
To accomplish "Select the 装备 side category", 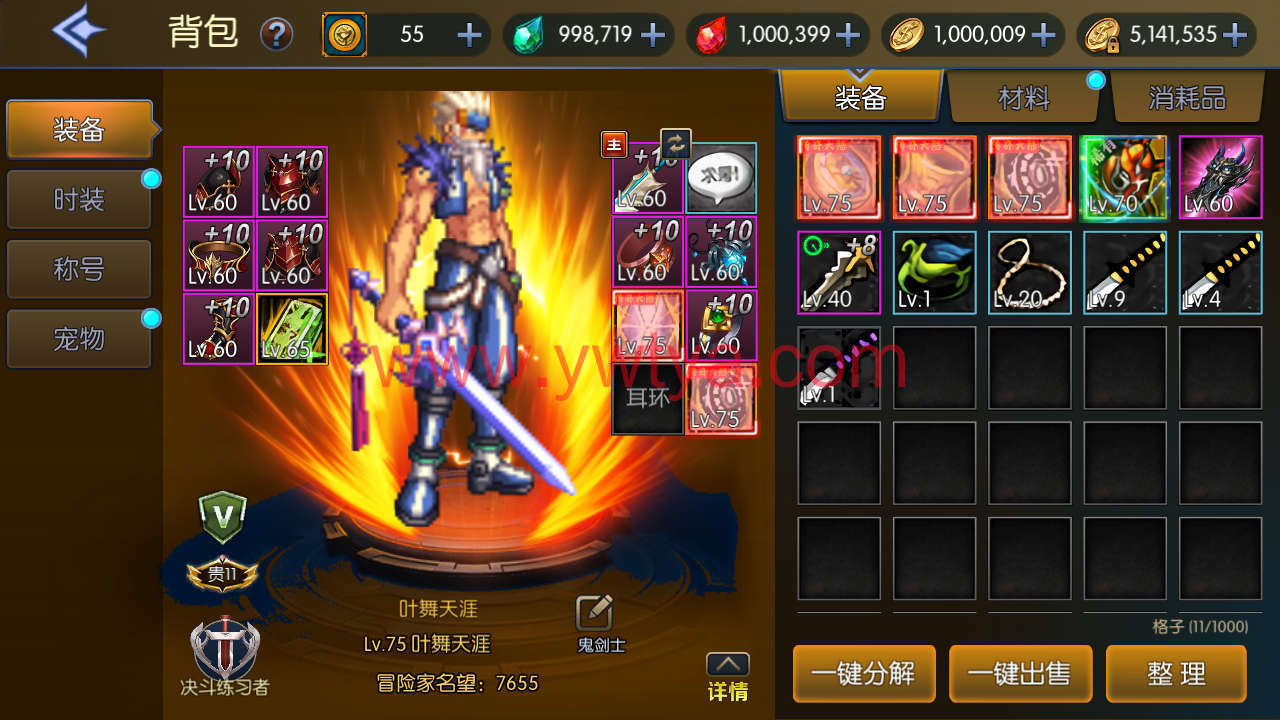I will (x=79, y=129).
